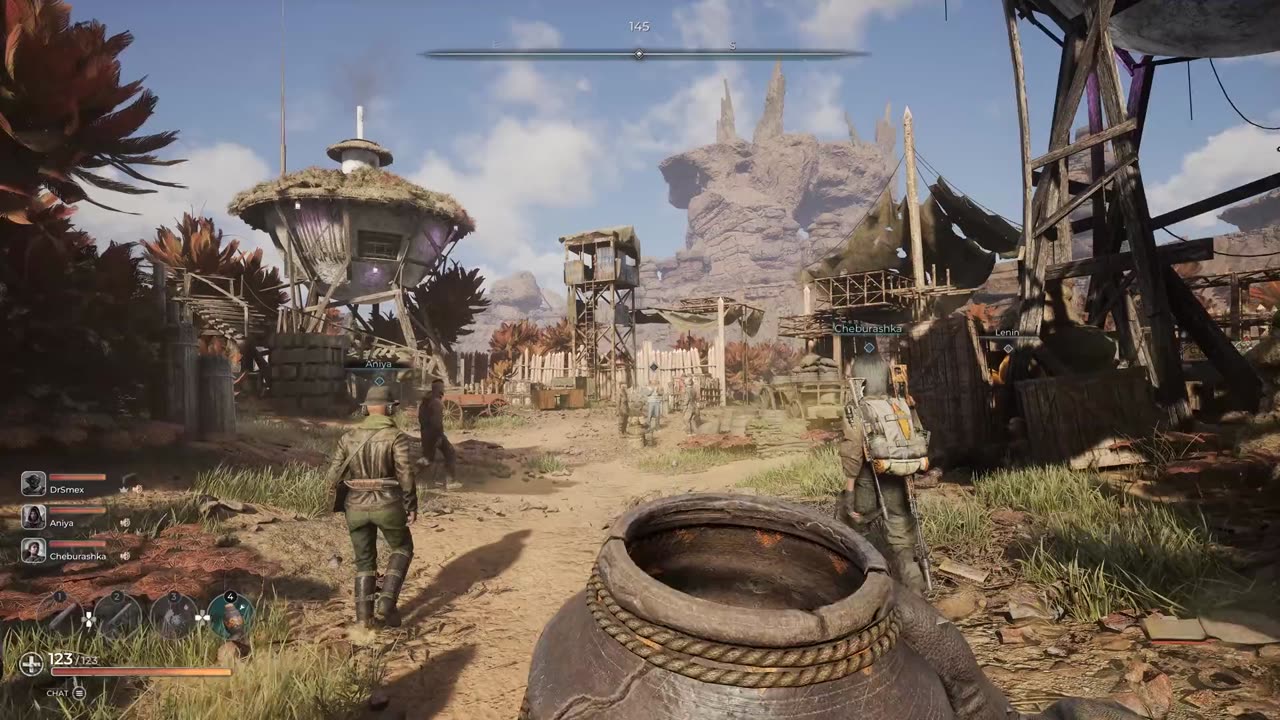1280x720 pixels.
Task: Select Aniya's party portrait
Action: click(33, 517)
